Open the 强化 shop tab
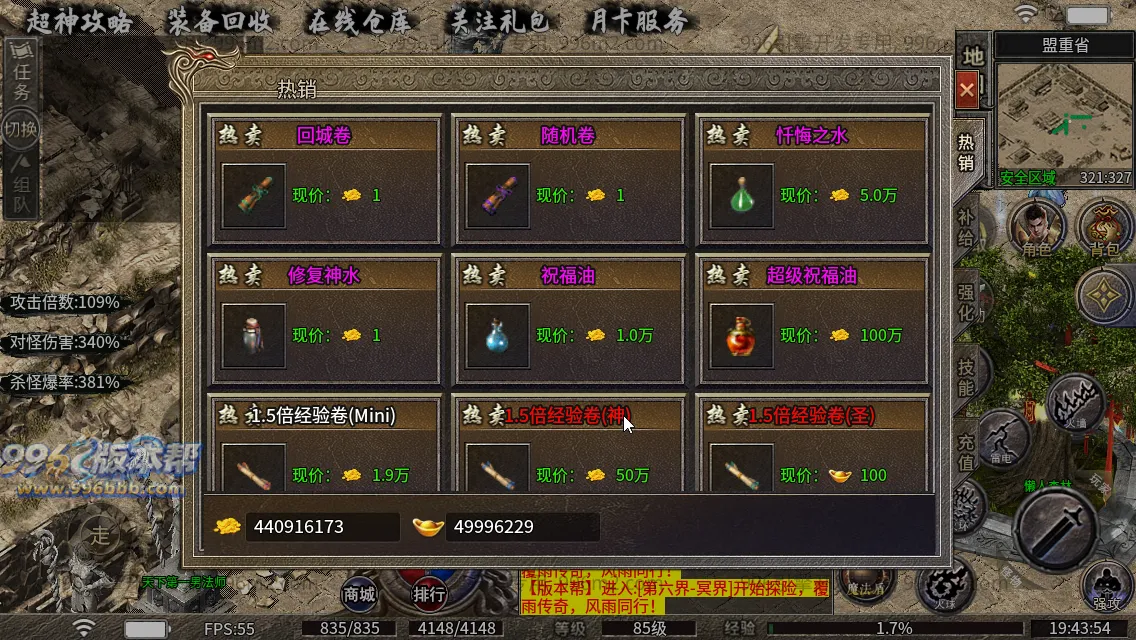The image size is (1136, 640). point(966,301)
